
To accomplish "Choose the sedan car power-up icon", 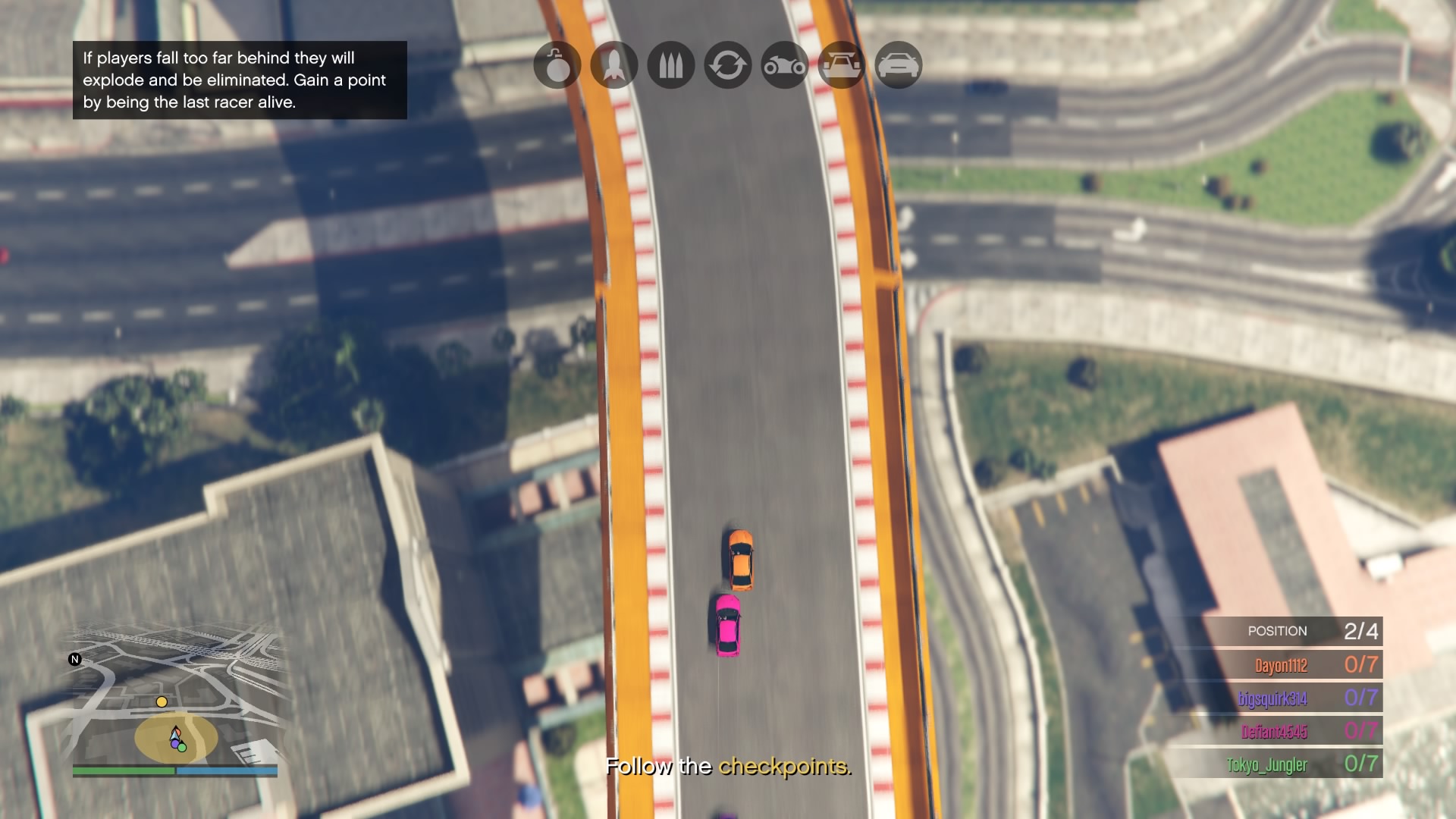I will pyautogui.click(x=899, y=65).
